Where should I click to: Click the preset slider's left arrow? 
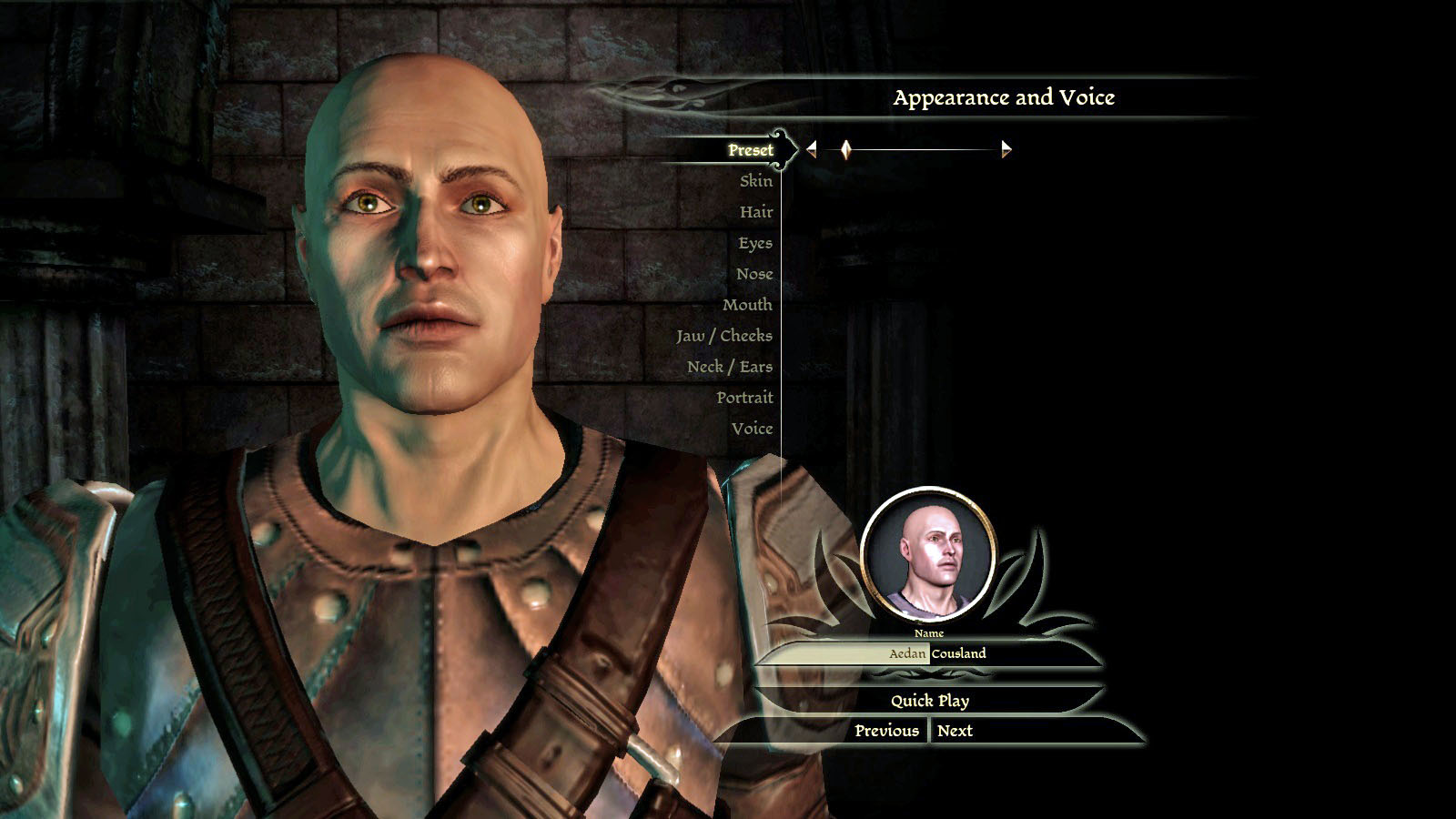[x=812, y=149]
